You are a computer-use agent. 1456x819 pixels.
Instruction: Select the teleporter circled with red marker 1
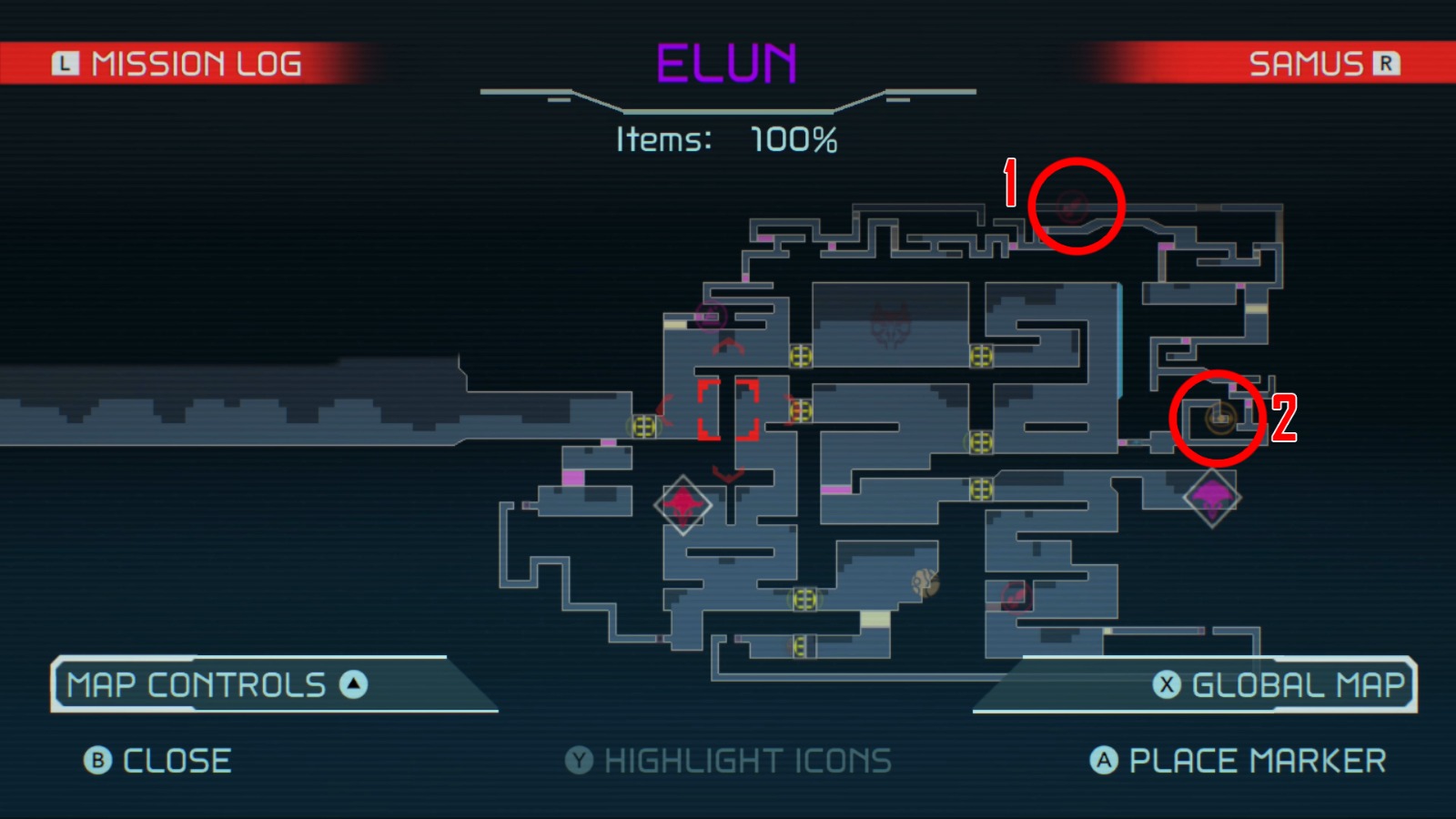1074,207
